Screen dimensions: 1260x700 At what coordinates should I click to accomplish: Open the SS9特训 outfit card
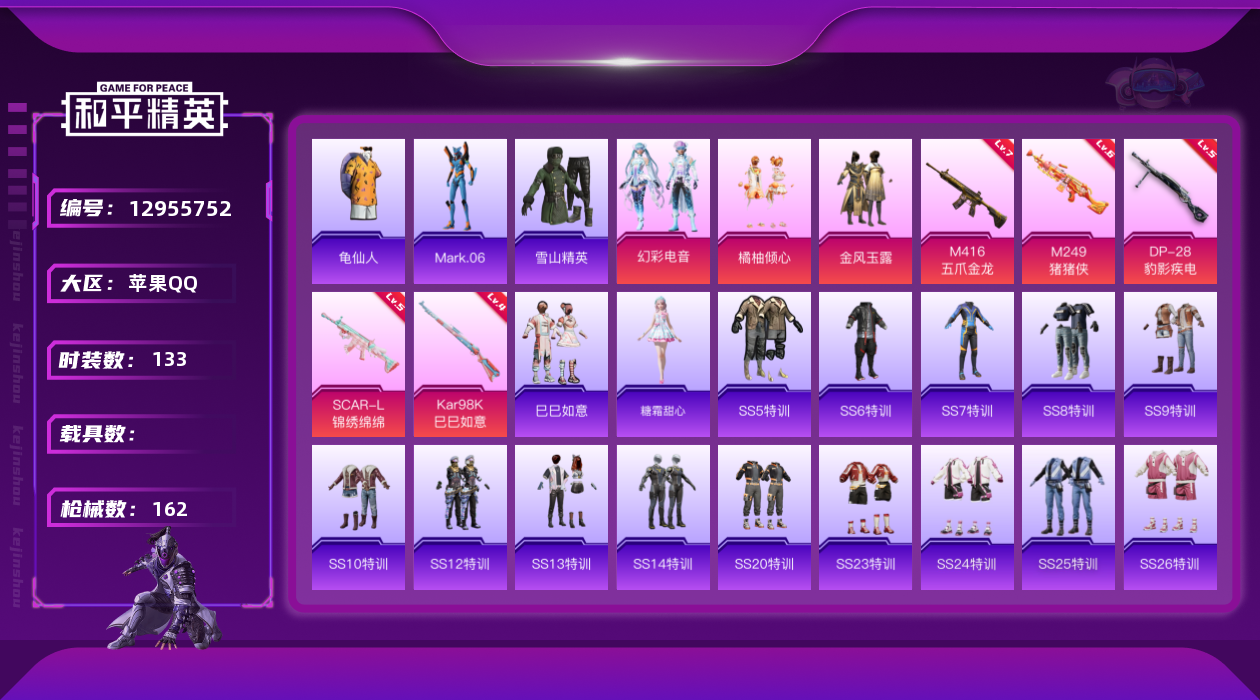1170,364
